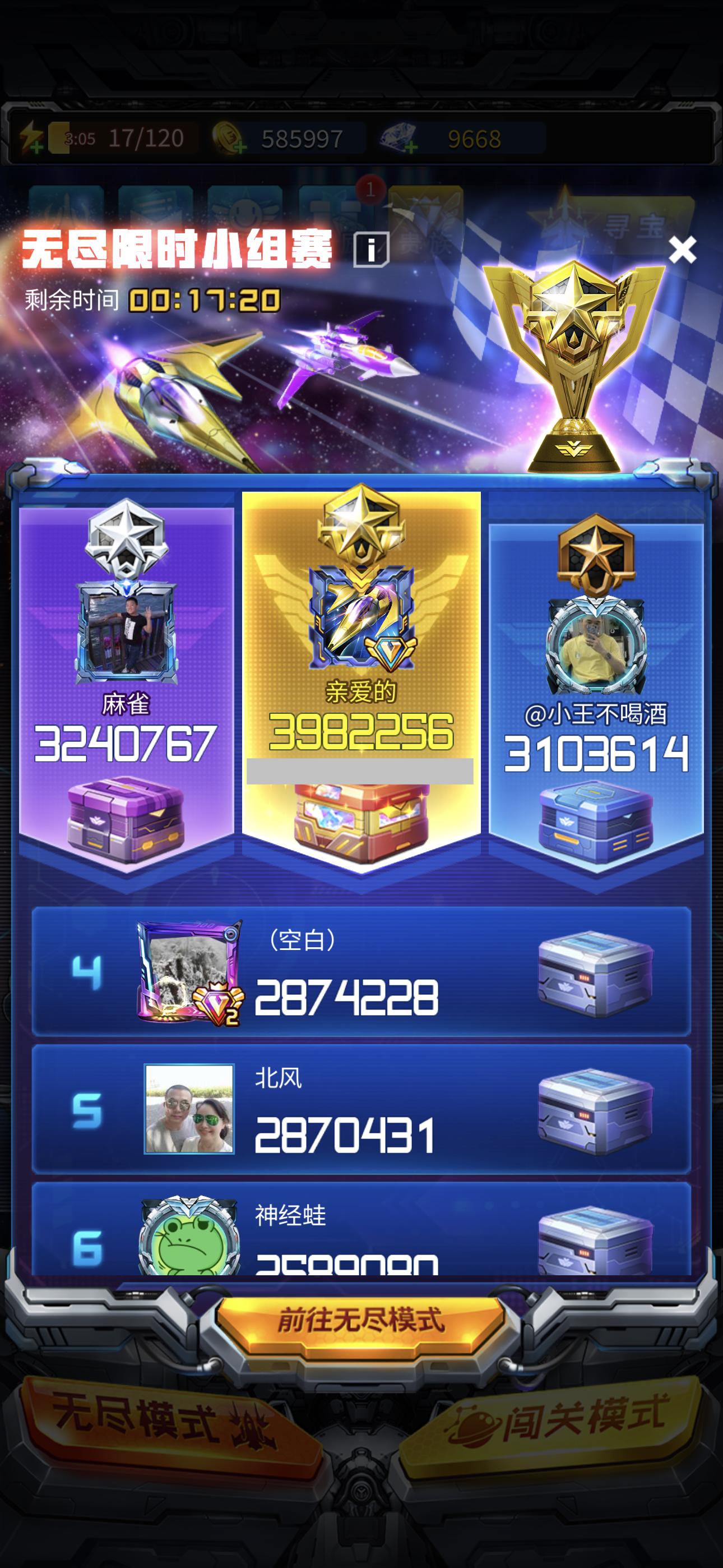723x1568 pixels.
Task: Open event rules via the ⓘ info icon
Action: tap(370, 249)
